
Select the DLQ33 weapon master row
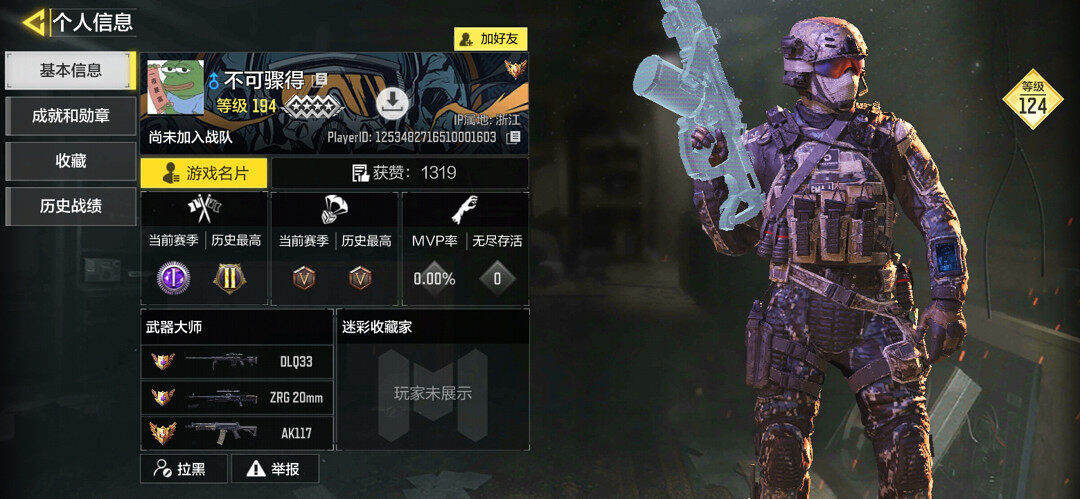236,362
